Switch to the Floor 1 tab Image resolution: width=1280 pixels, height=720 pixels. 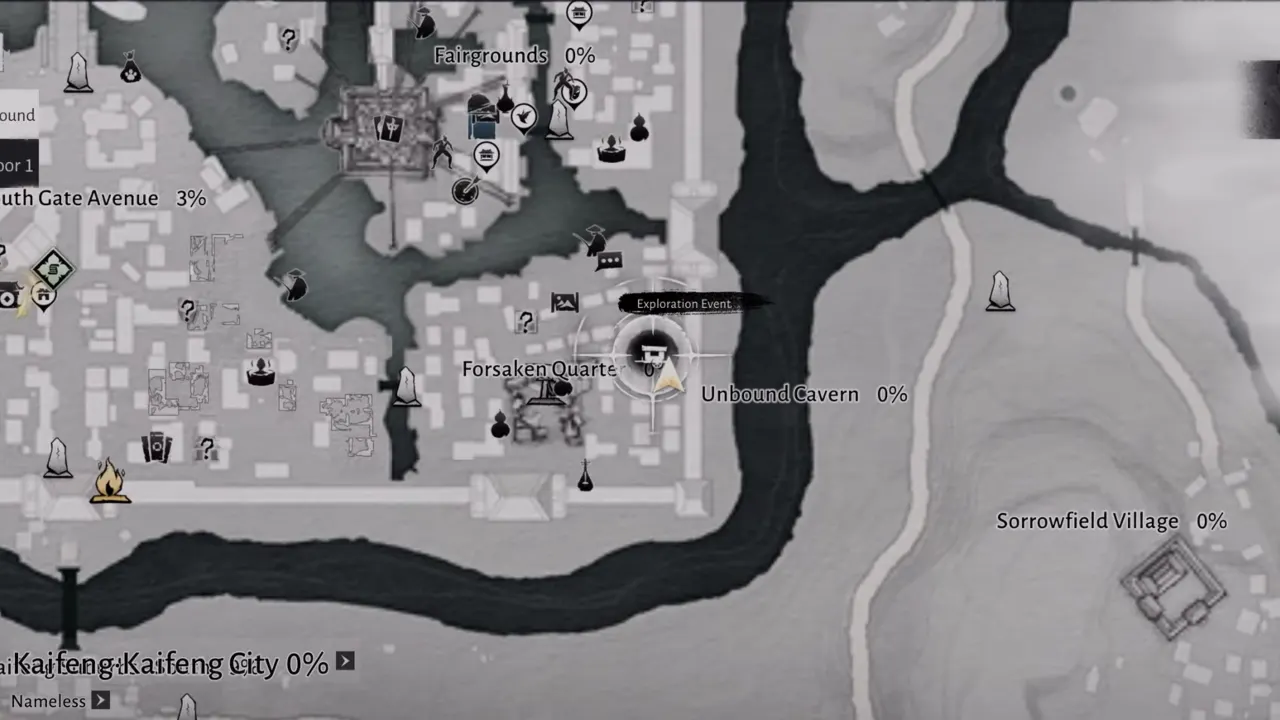click(18, 163)
